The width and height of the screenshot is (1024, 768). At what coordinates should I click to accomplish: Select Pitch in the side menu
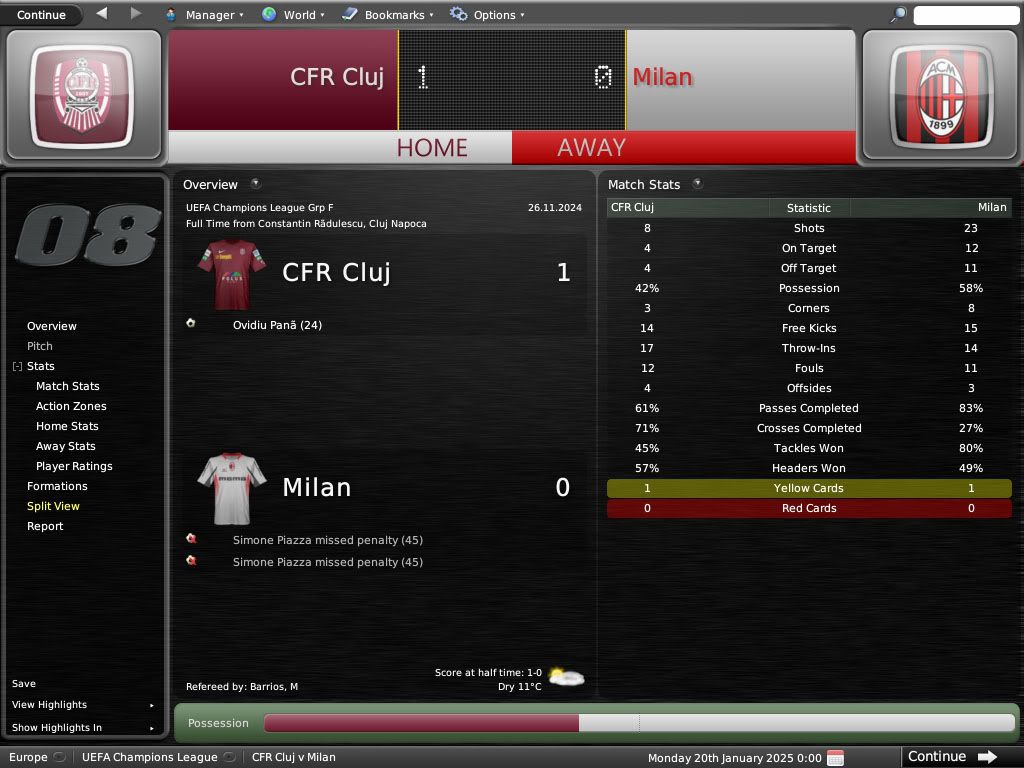pyautogui.click(x=40, y=346)
